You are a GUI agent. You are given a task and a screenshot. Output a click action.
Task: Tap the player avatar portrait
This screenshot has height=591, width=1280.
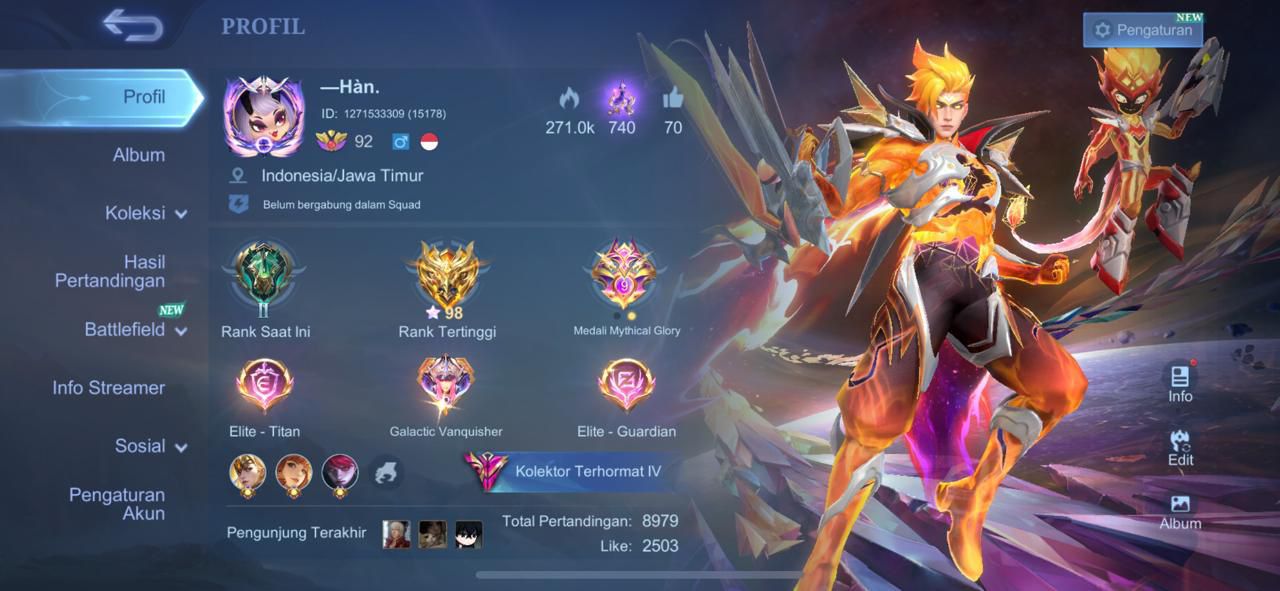pyautogui.click(x=264, y=118)
